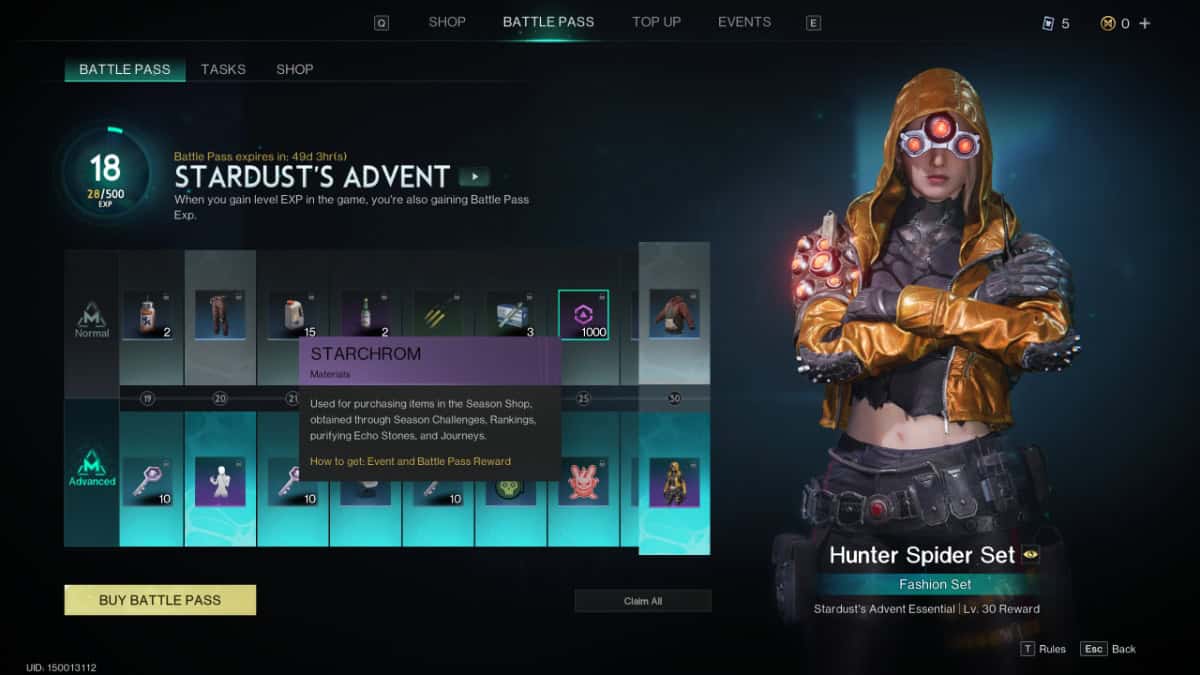Open the Tasks sub-tab

tap(223, 69)
